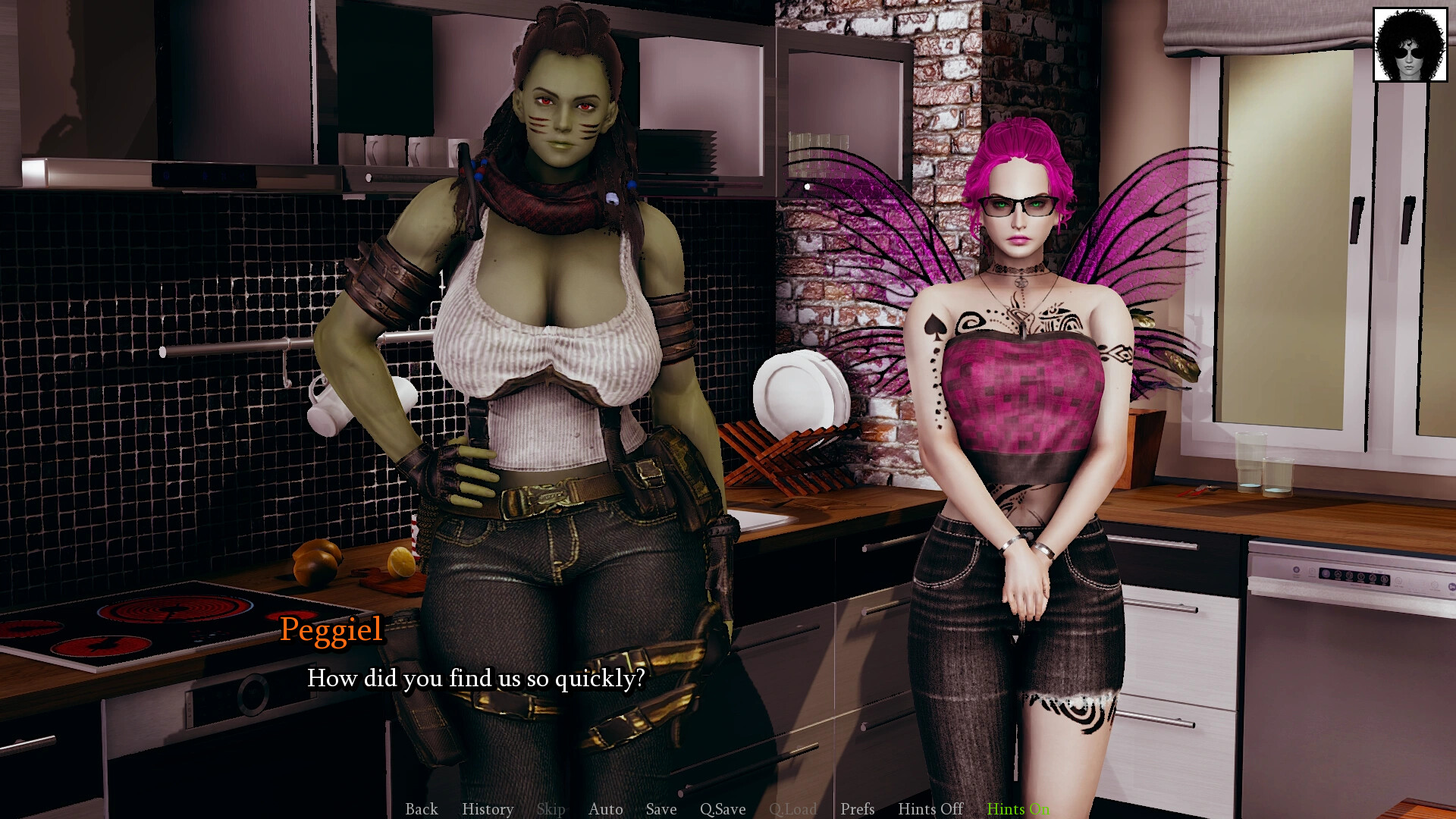The width and height of the screenshot is (1456, 819).
Task: Enable Auto advance mode
Action: pos(605,809)
